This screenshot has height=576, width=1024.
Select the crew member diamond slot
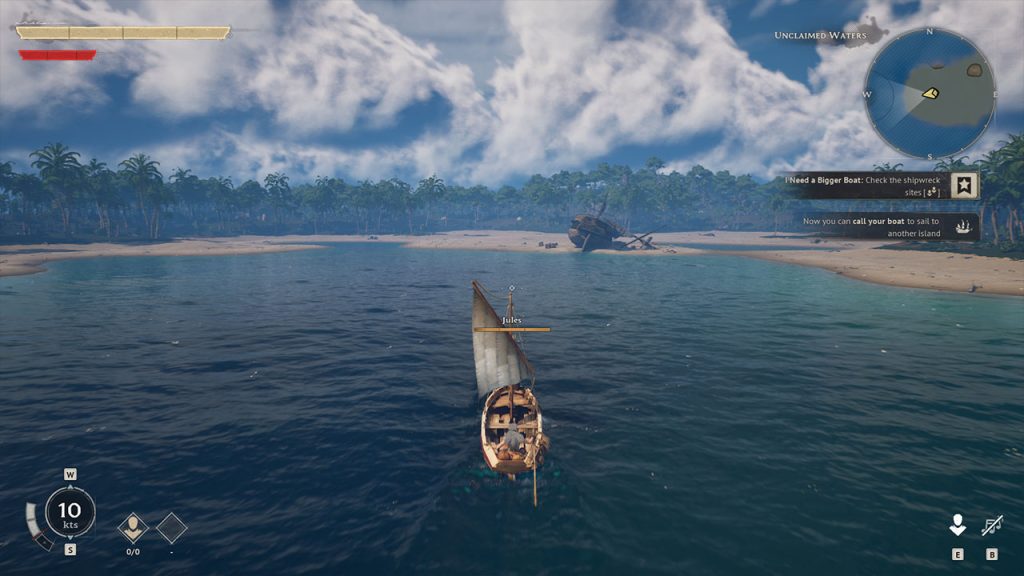click(x=133, y=527)
